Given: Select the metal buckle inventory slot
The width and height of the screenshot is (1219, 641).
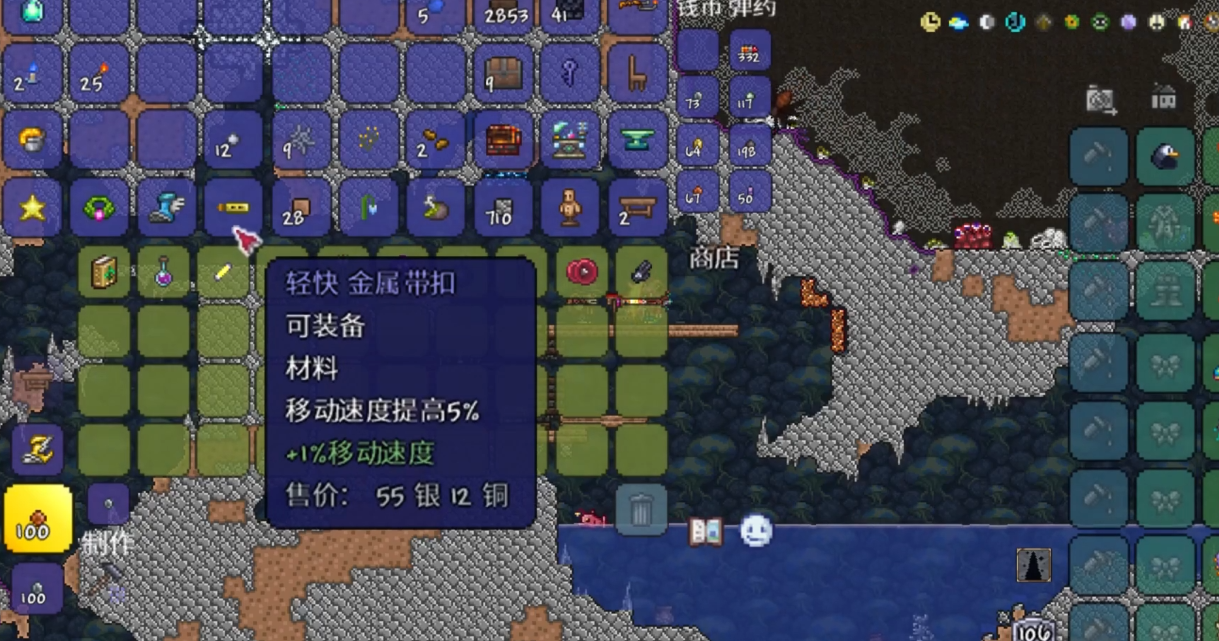Looking at the screenshot, I should (x=232, y=208).
